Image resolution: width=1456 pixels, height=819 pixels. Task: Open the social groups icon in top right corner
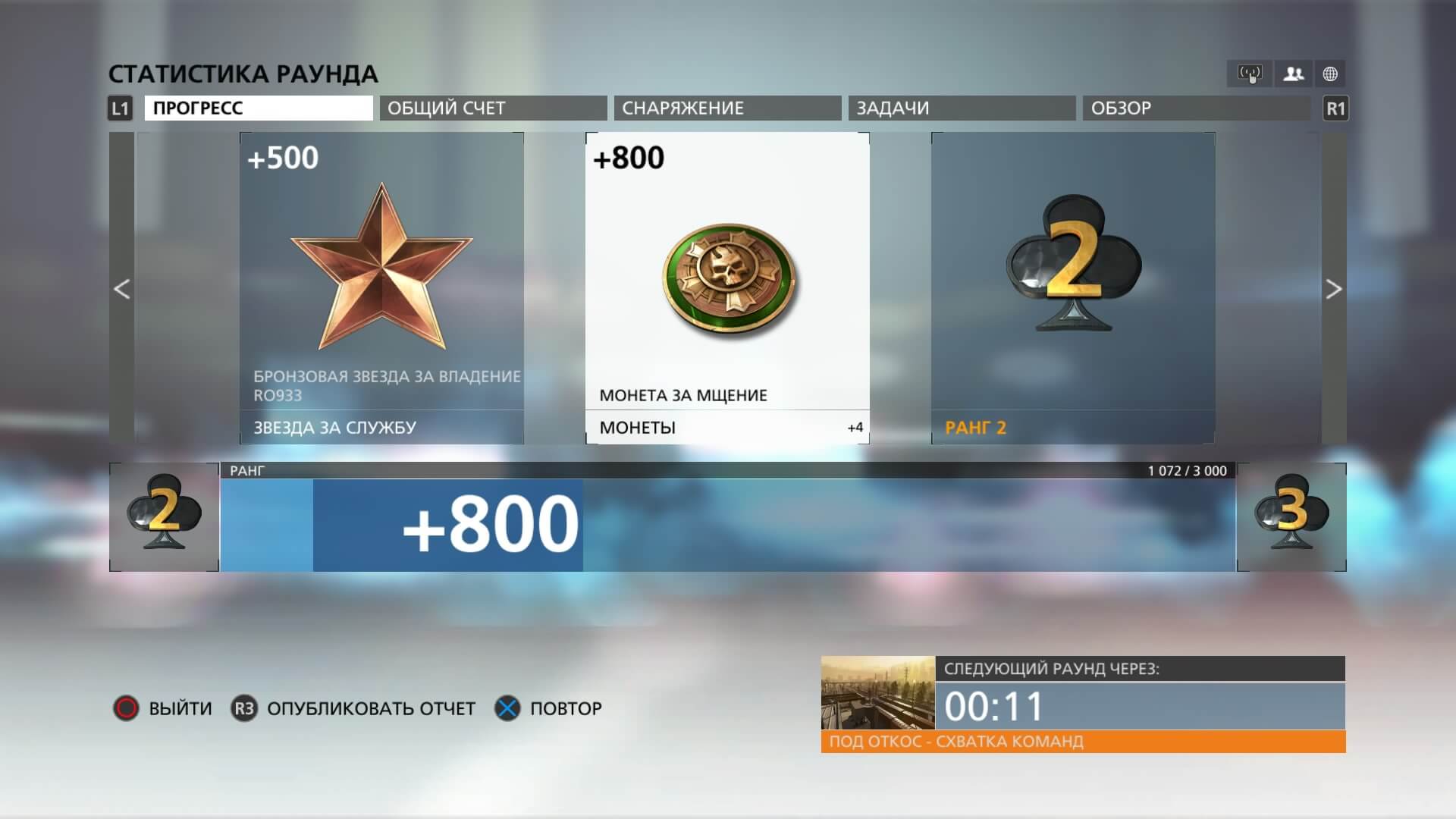(1294, 73)
